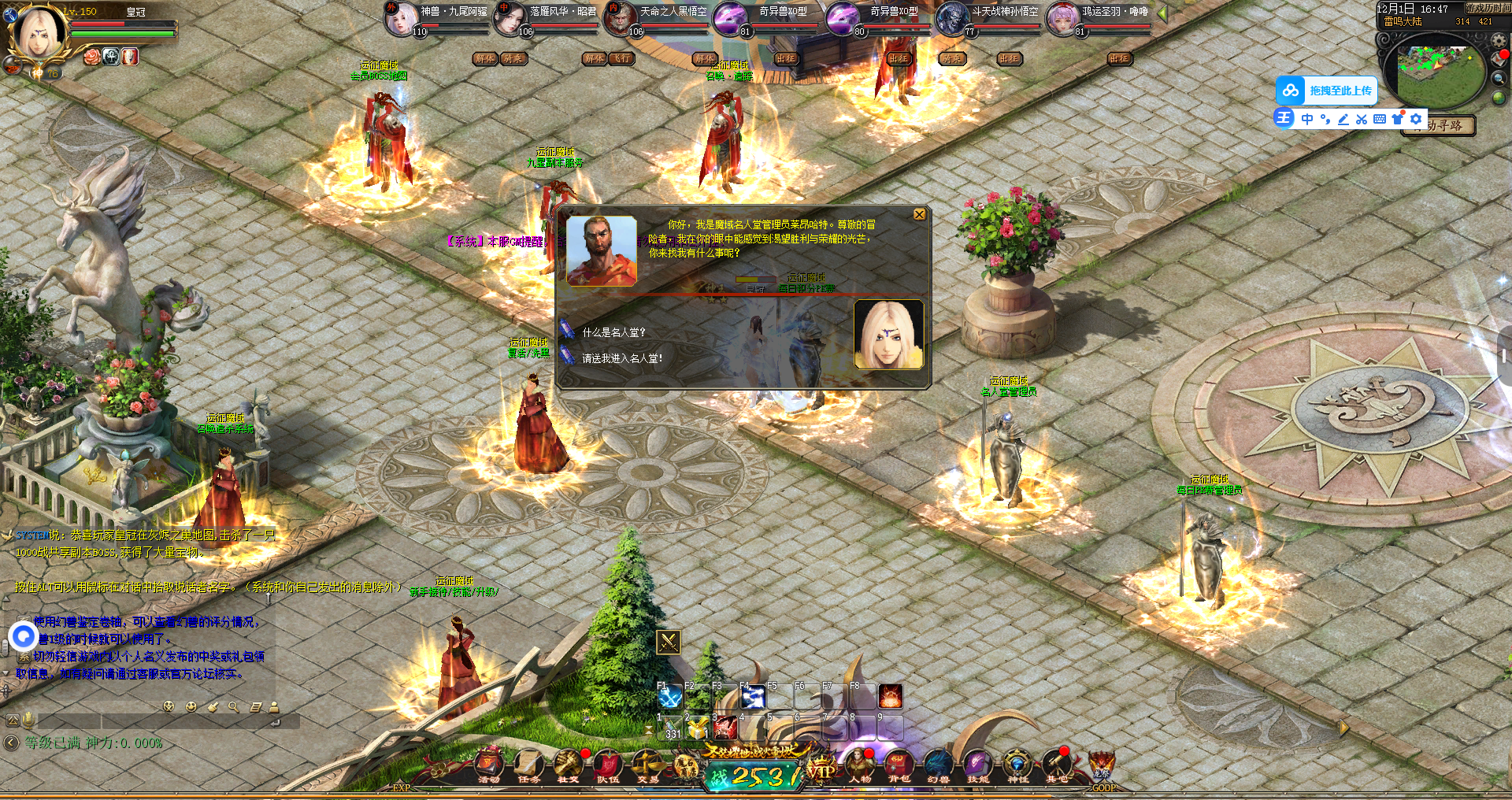Open the 幻兽 pets panel

click(938, 765)
